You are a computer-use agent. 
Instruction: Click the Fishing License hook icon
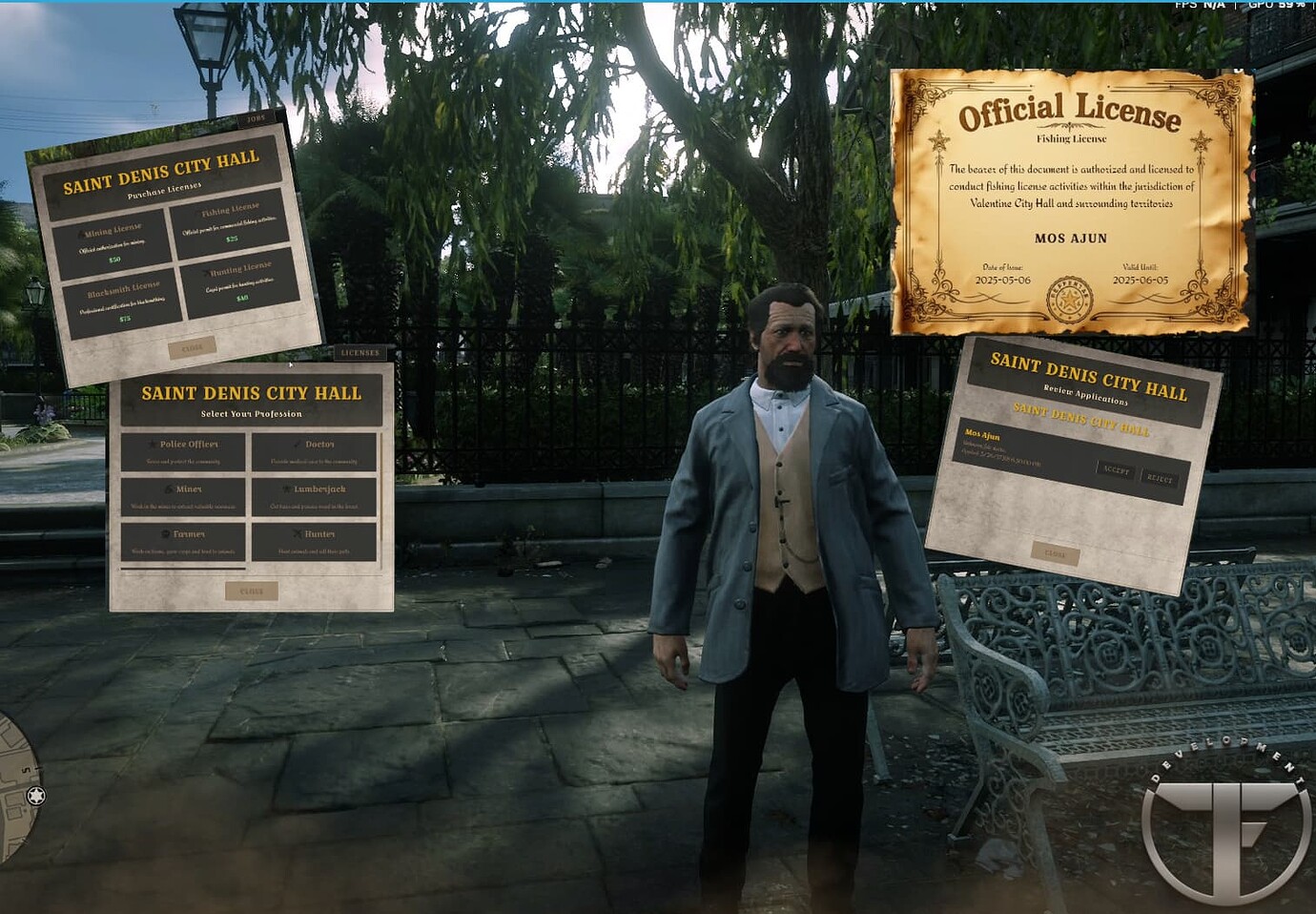click(x=198, y=212)
